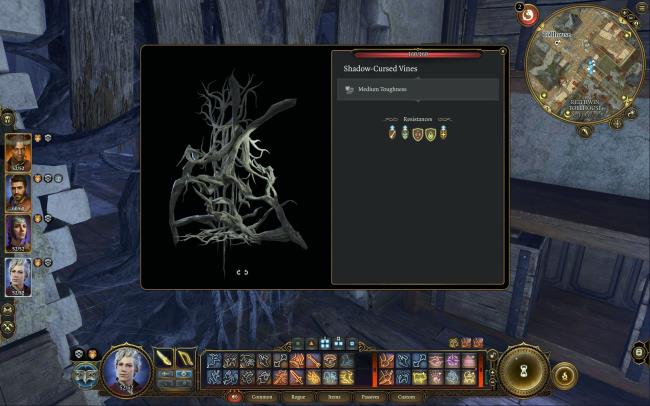The height and width of the screenshot is (406, 650).
Task: Open the game menu at top-right corner
Action: (x=641, y=8)
